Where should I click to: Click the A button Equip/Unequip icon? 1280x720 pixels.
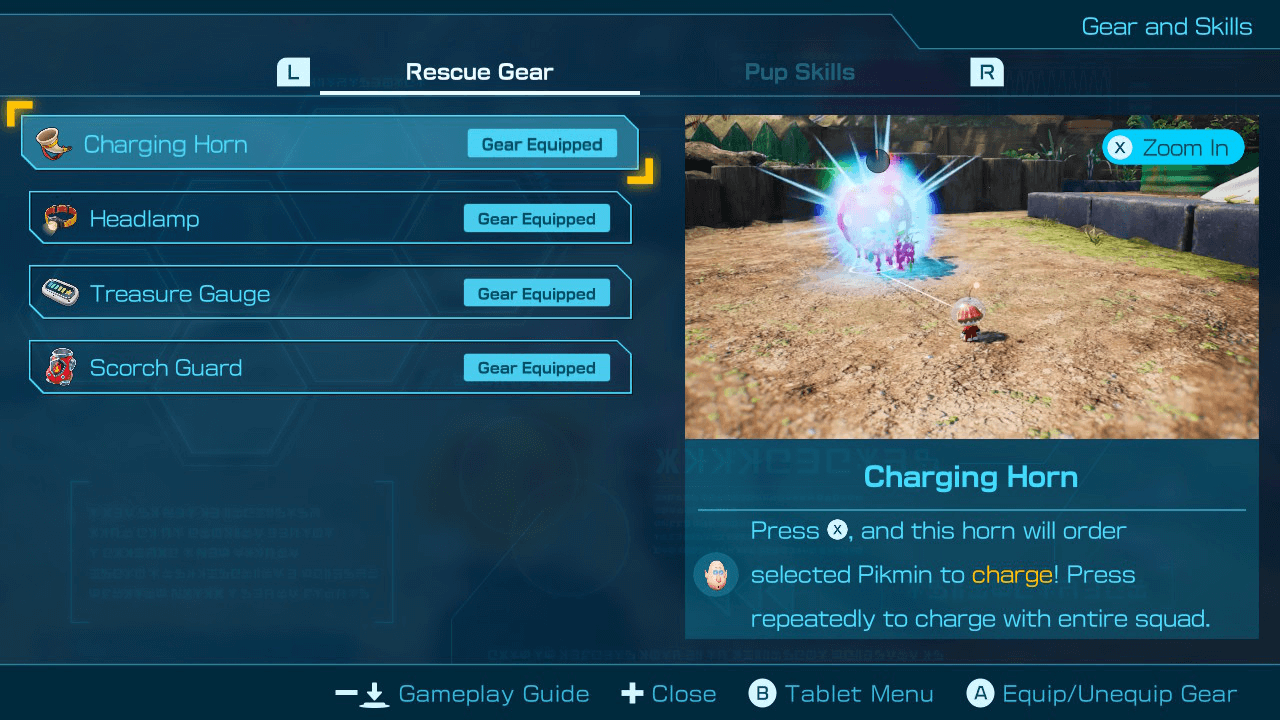[x=980, y=693]
